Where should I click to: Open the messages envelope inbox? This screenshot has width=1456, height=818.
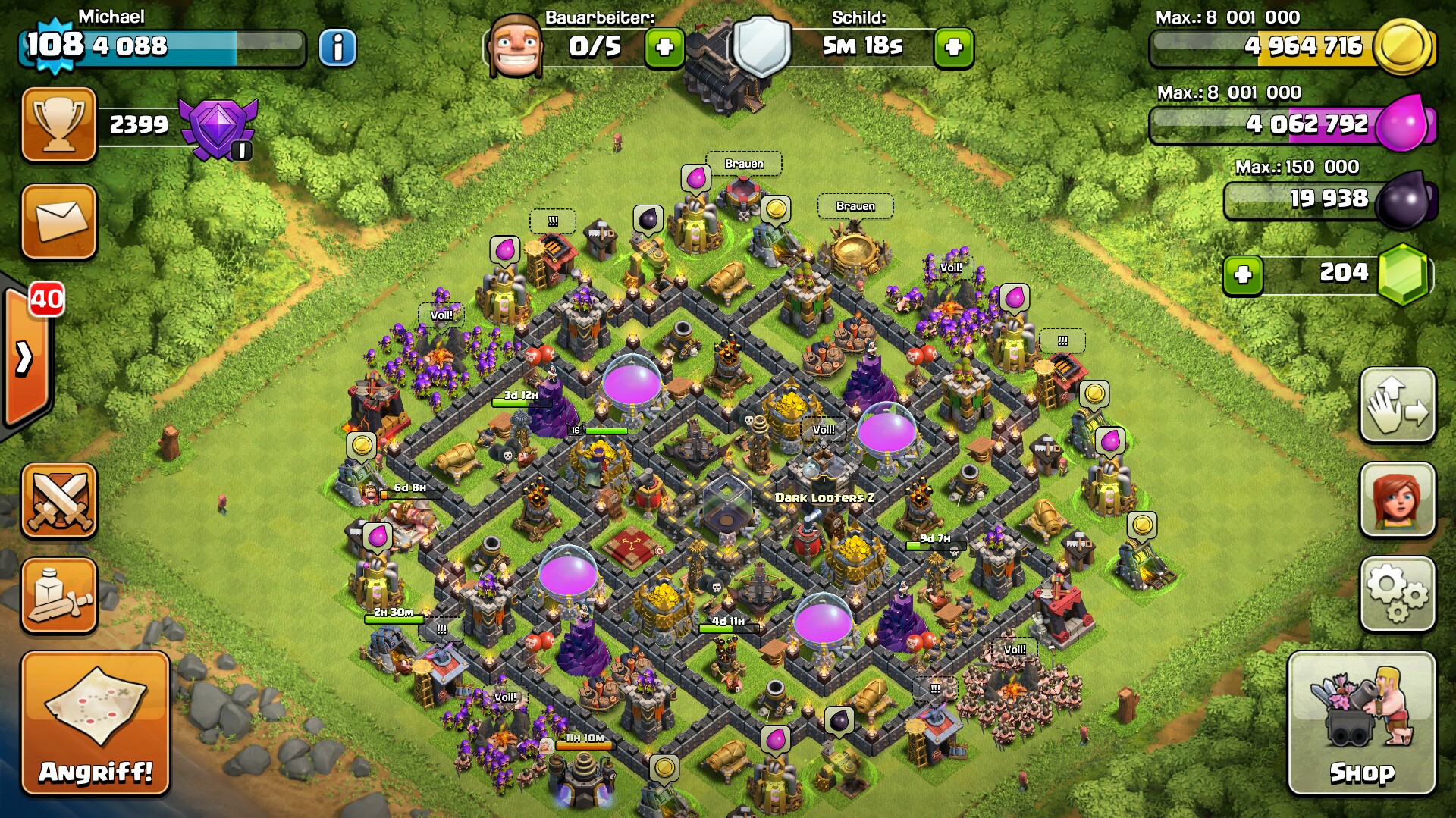point(59,221)
